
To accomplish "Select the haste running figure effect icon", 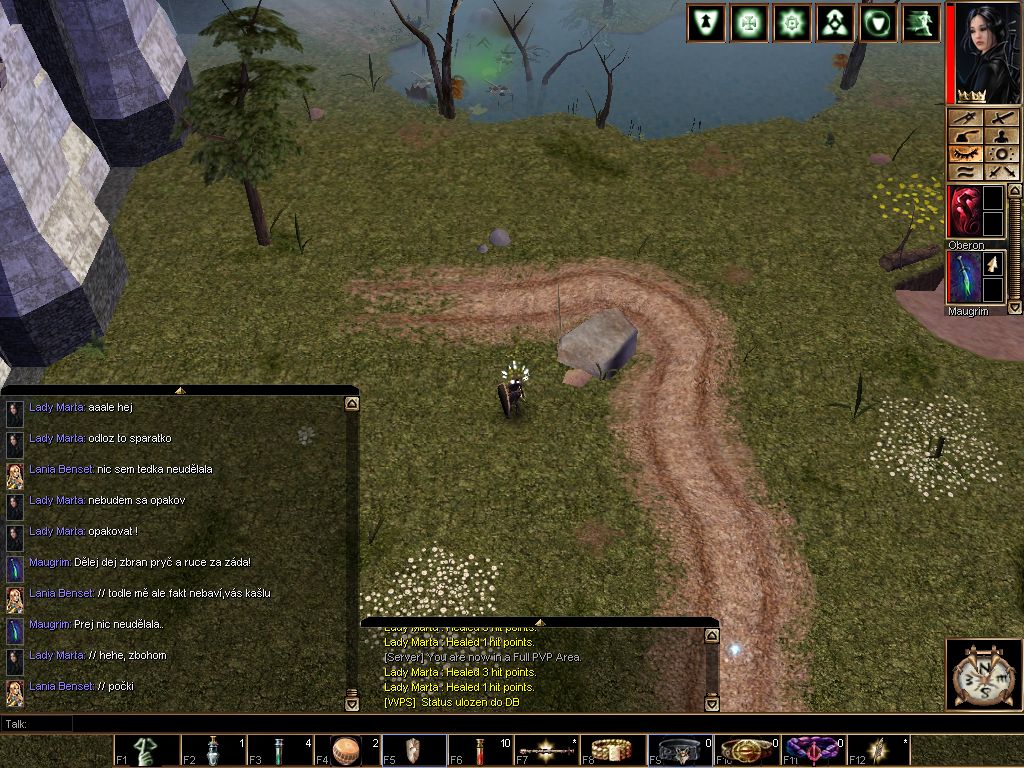I will point(921,22).
